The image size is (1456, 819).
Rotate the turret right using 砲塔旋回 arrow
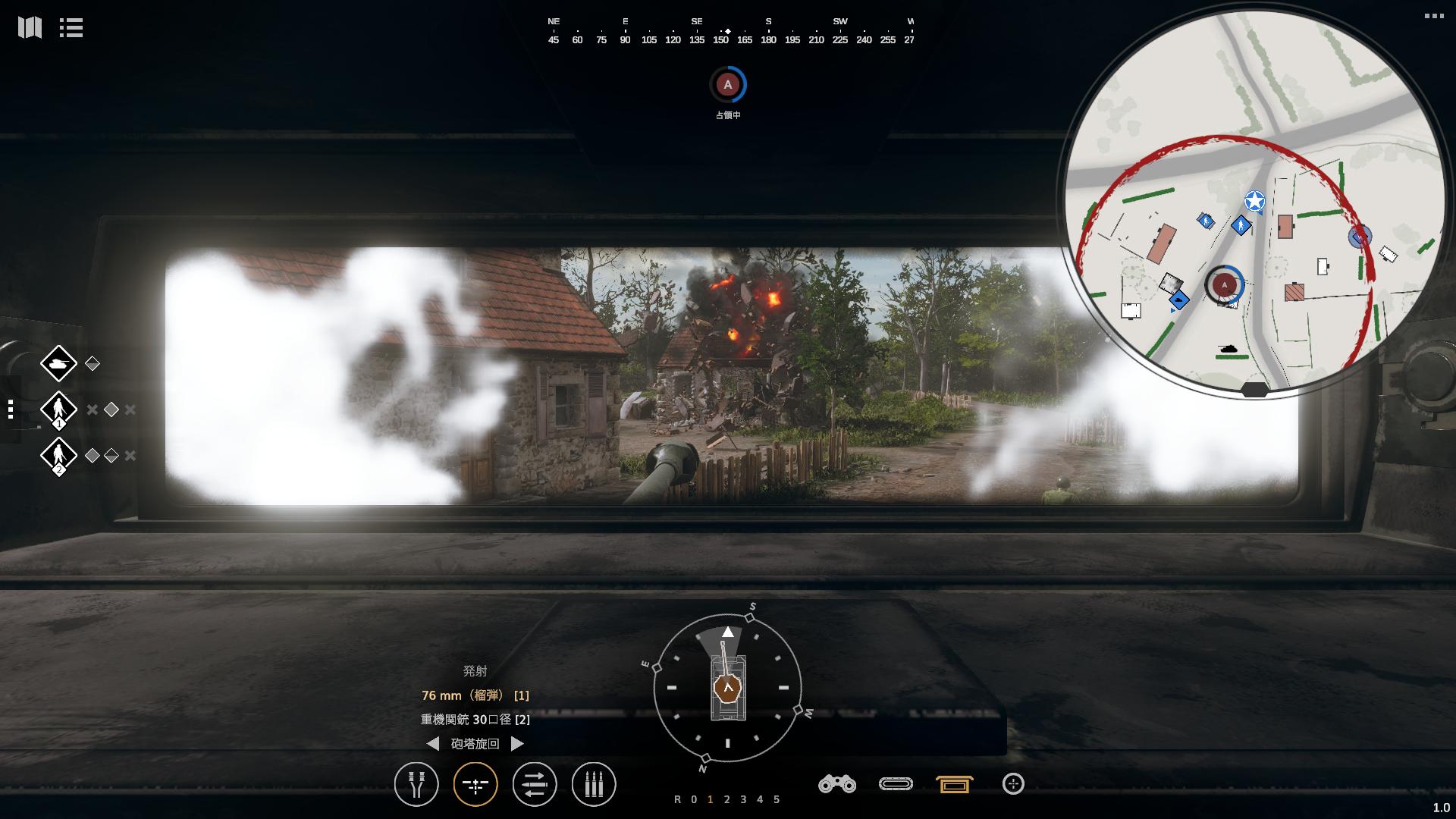[519, 744]
